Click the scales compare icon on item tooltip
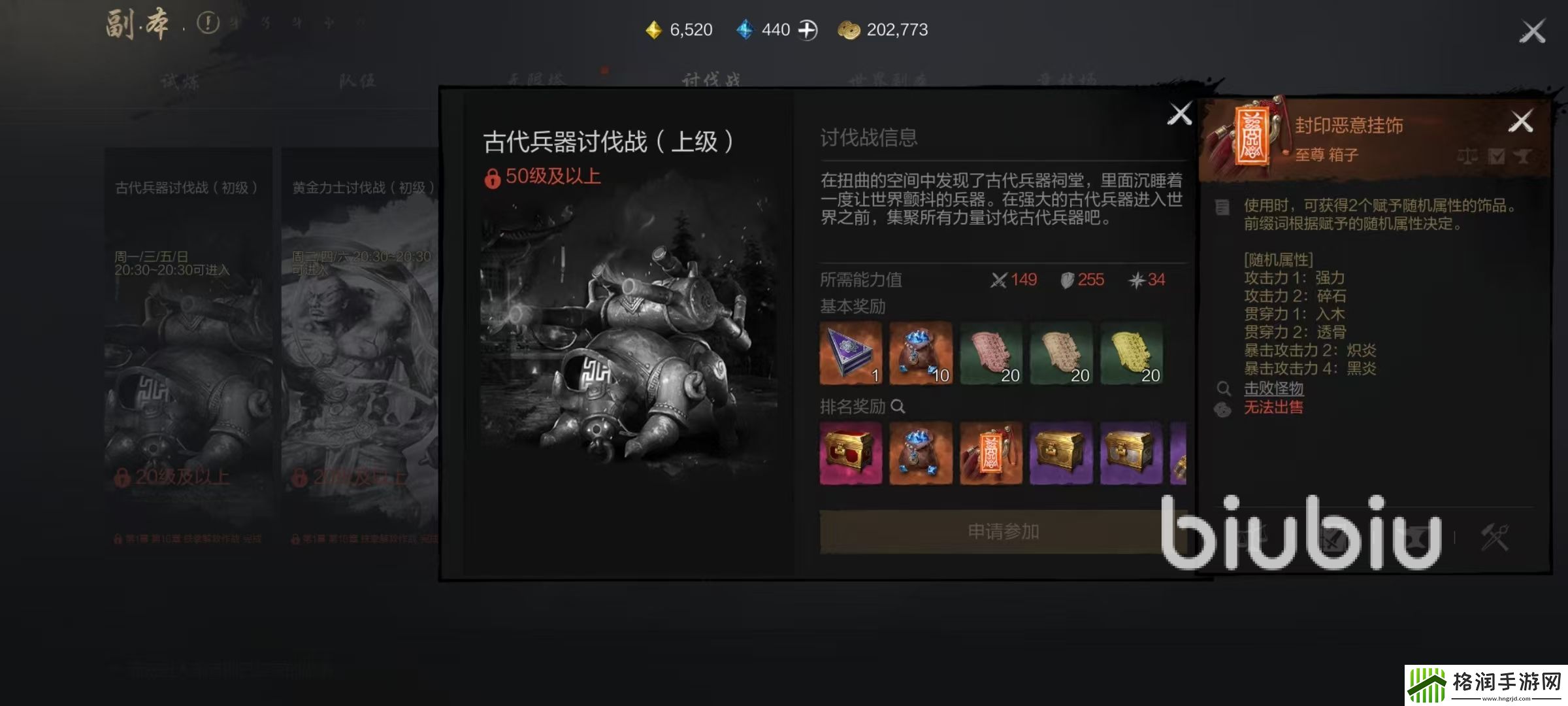 [1467, 157]
